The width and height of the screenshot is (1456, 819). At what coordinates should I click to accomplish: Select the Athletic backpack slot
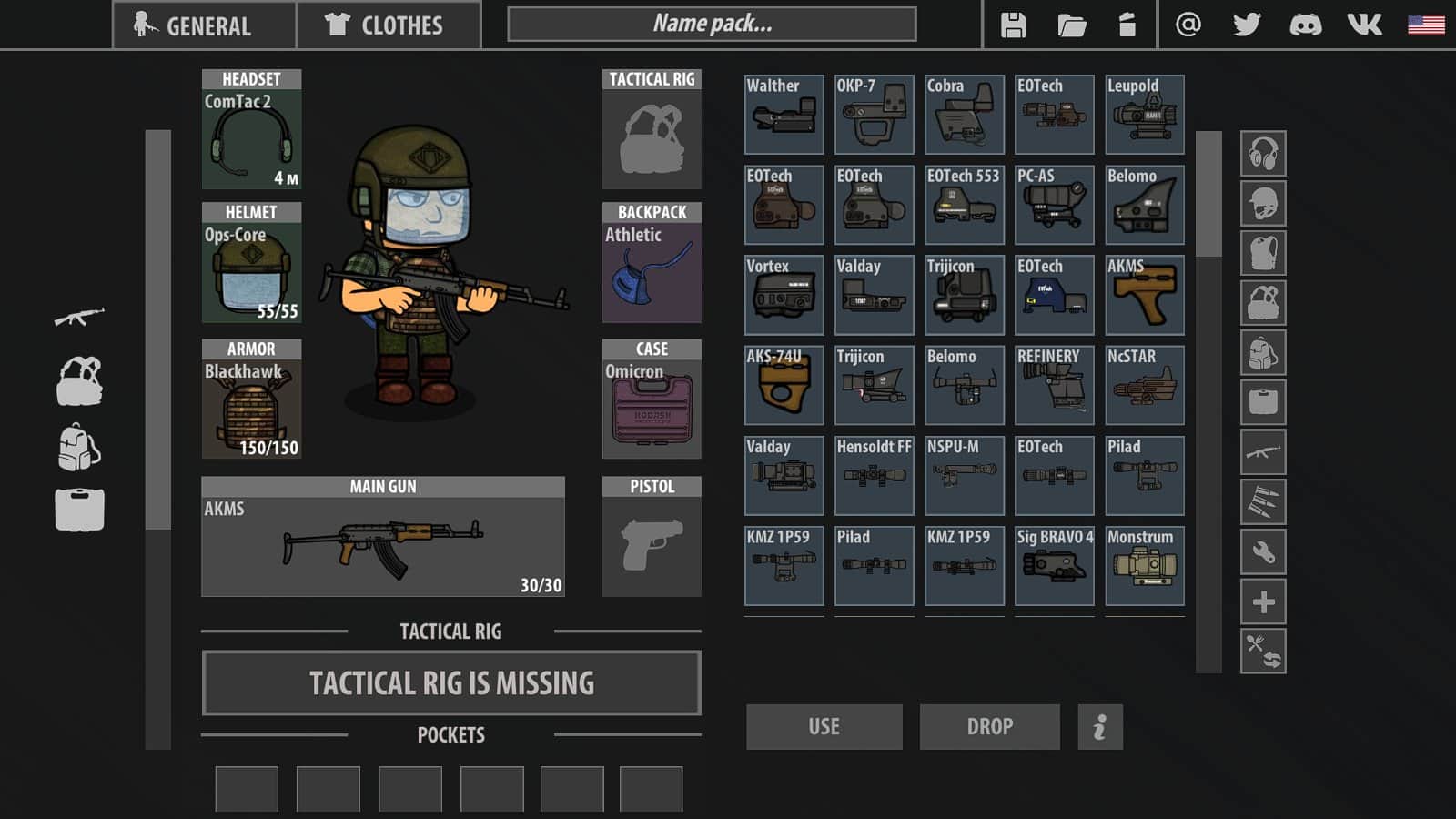(x=652, y=263)
